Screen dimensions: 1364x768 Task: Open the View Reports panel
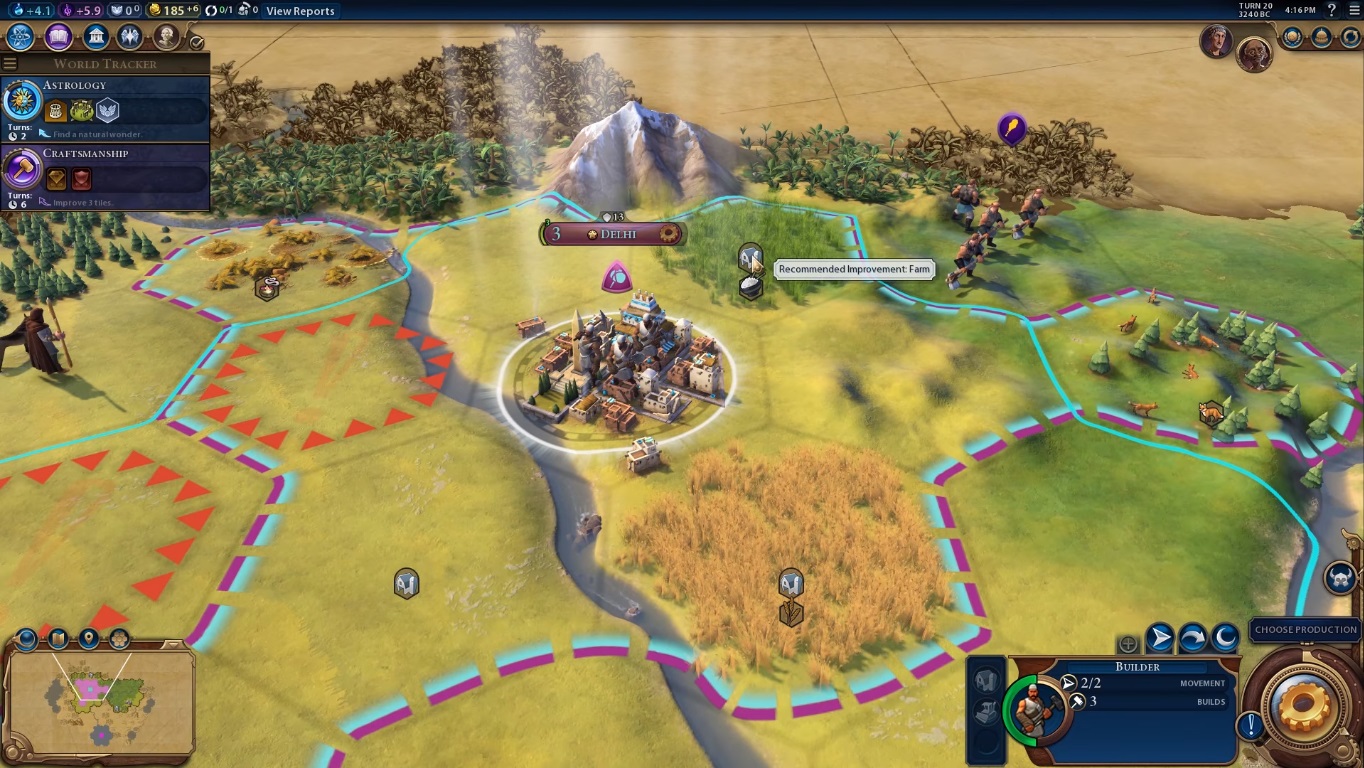(x=300, y=11)
